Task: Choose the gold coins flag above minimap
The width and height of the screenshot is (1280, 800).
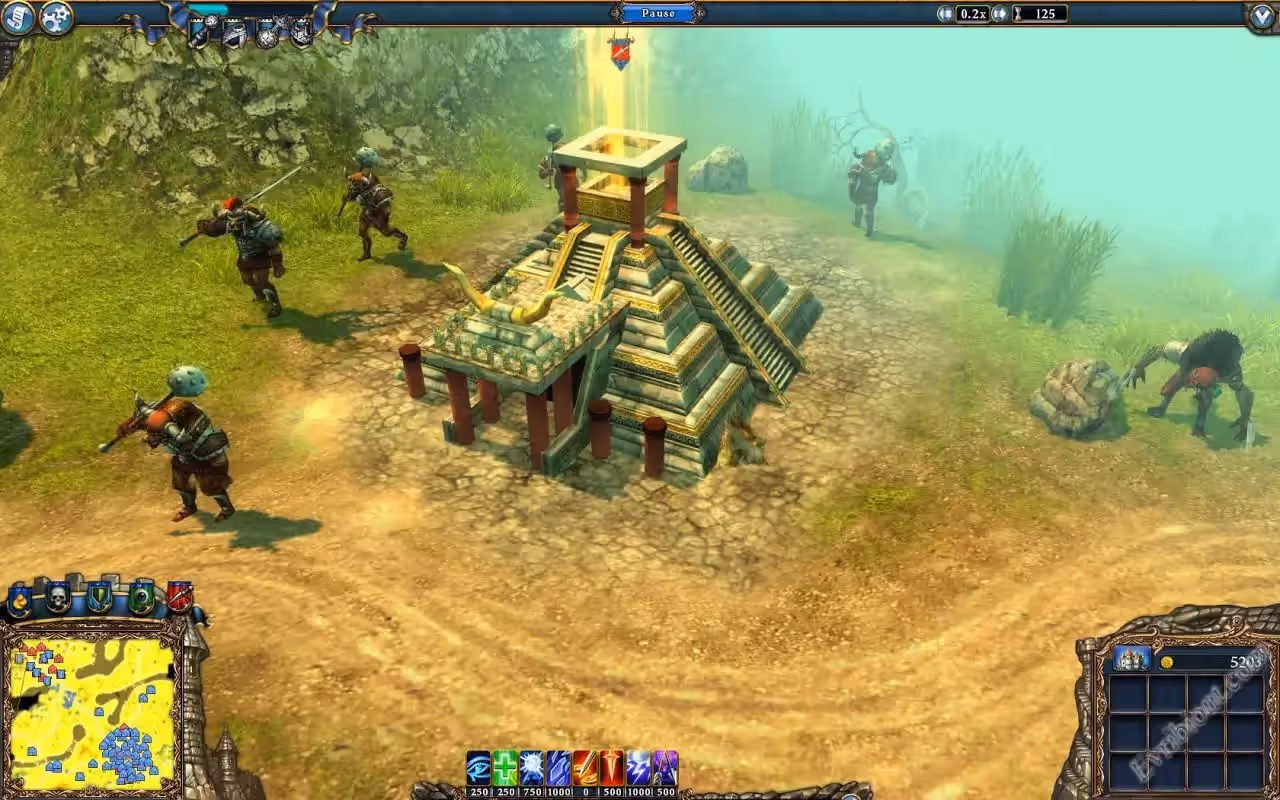Action: (x=19, y=600)
